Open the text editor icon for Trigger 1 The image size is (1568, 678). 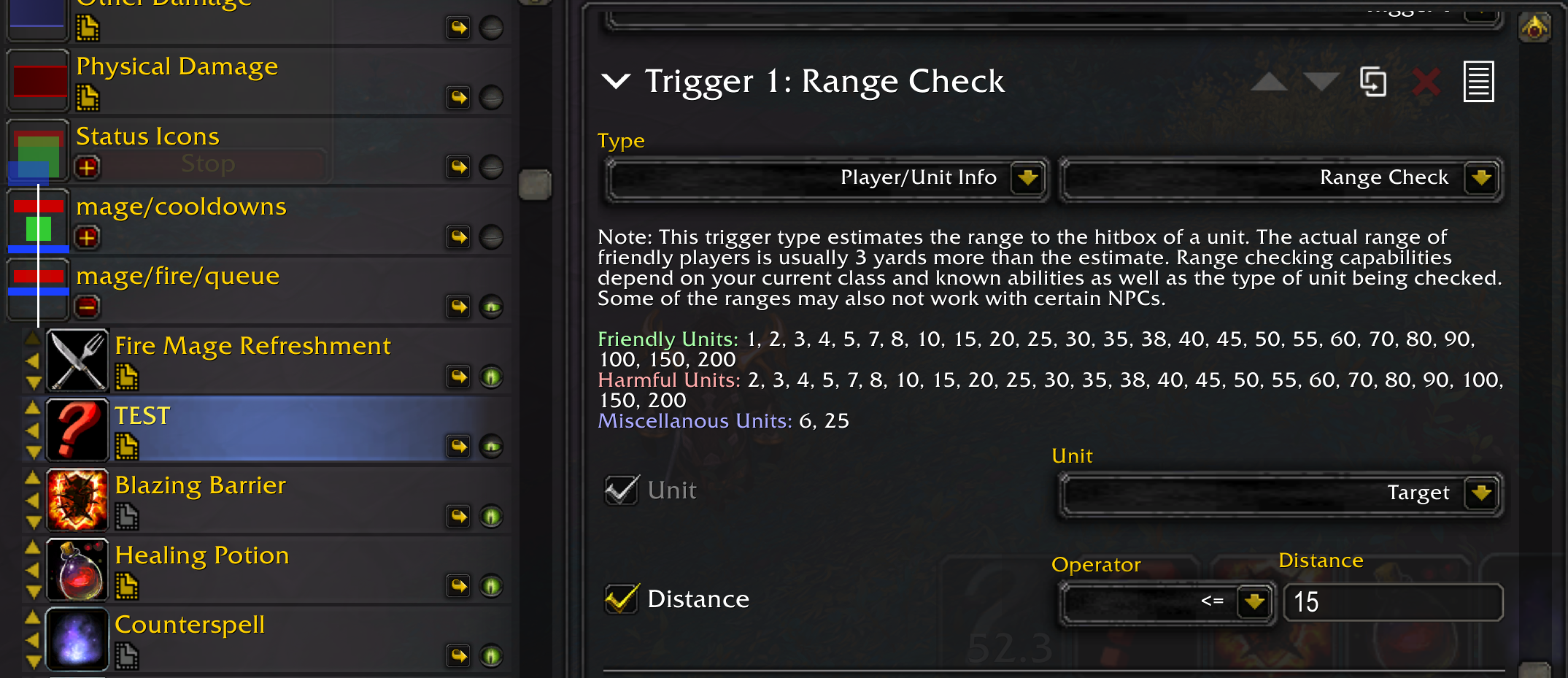point(1478,82)
